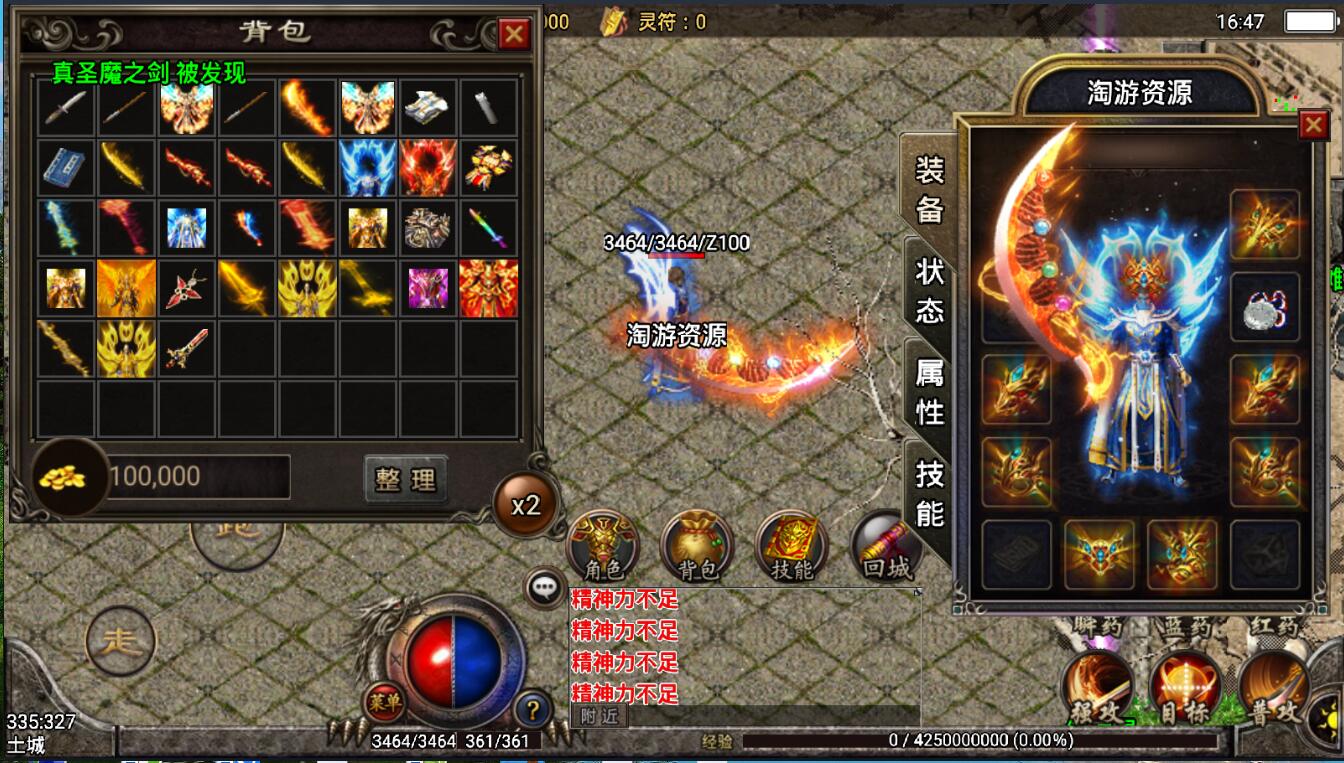Show the 属性 attributes tab
This screenshot has width=1344, height=763.
click(929, 390)
